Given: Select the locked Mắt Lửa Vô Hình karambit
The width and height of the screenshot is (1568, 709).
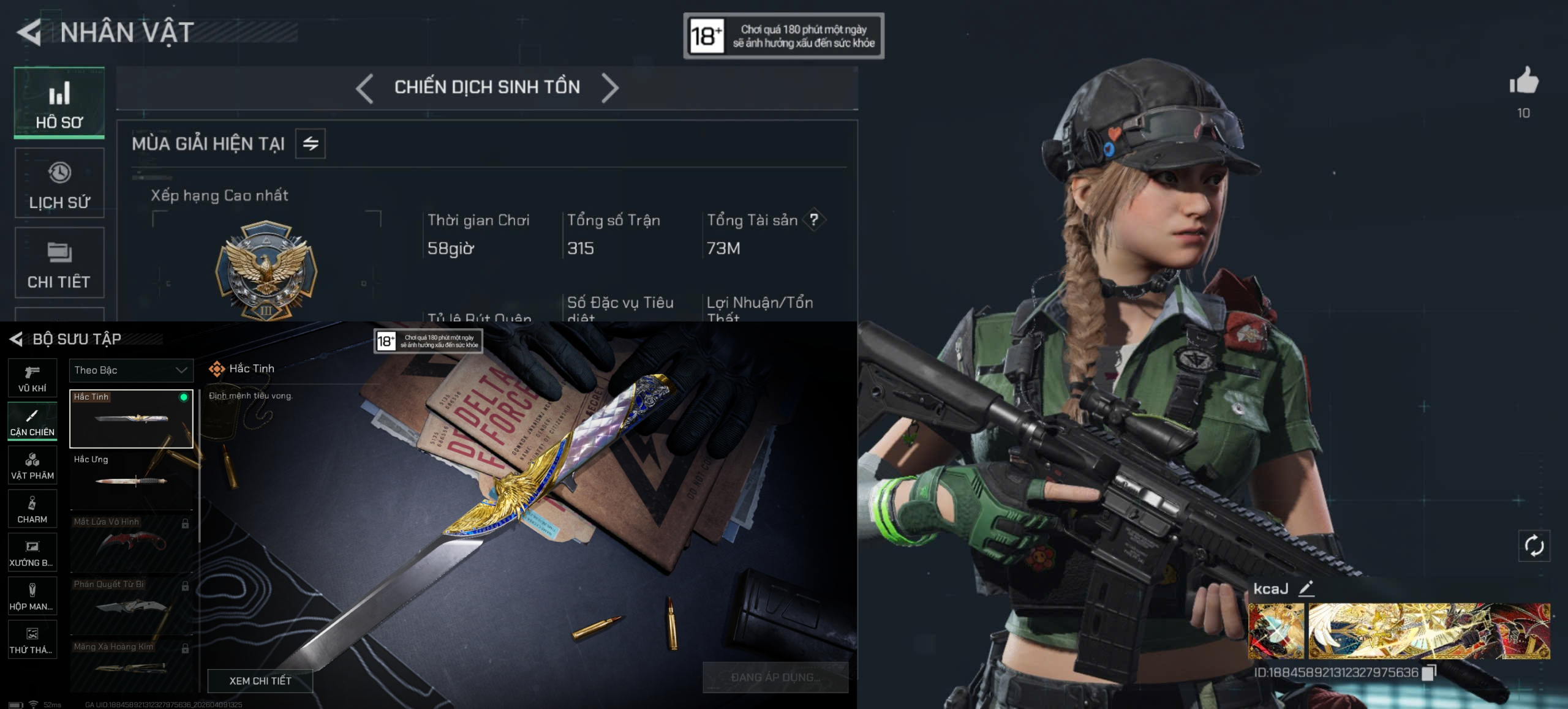Looking at the screenshot, I should (x=131, y=542).
